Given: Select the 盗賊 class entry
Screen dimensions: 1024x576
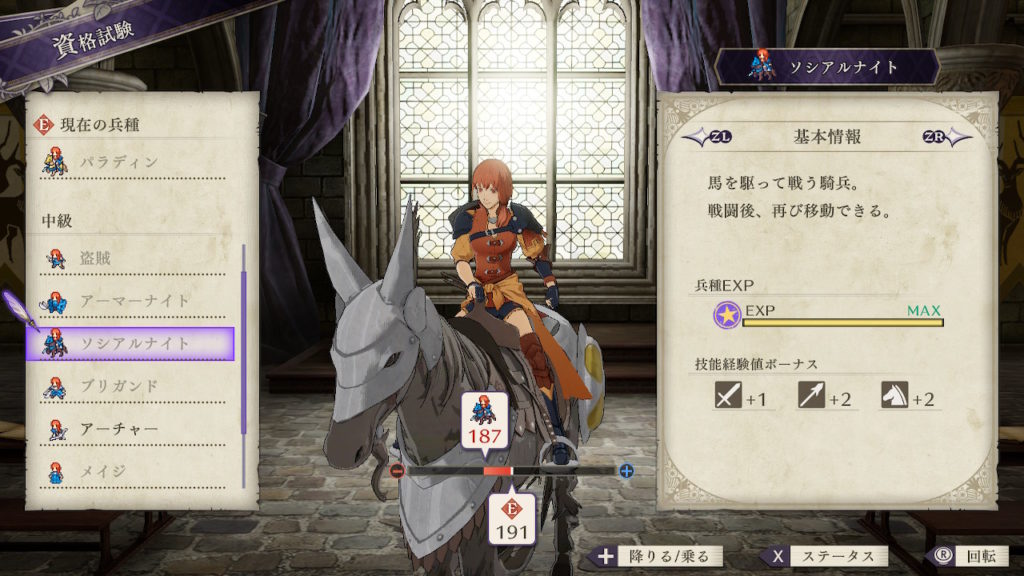Looking at the screenshot, I should coord(130,259).
